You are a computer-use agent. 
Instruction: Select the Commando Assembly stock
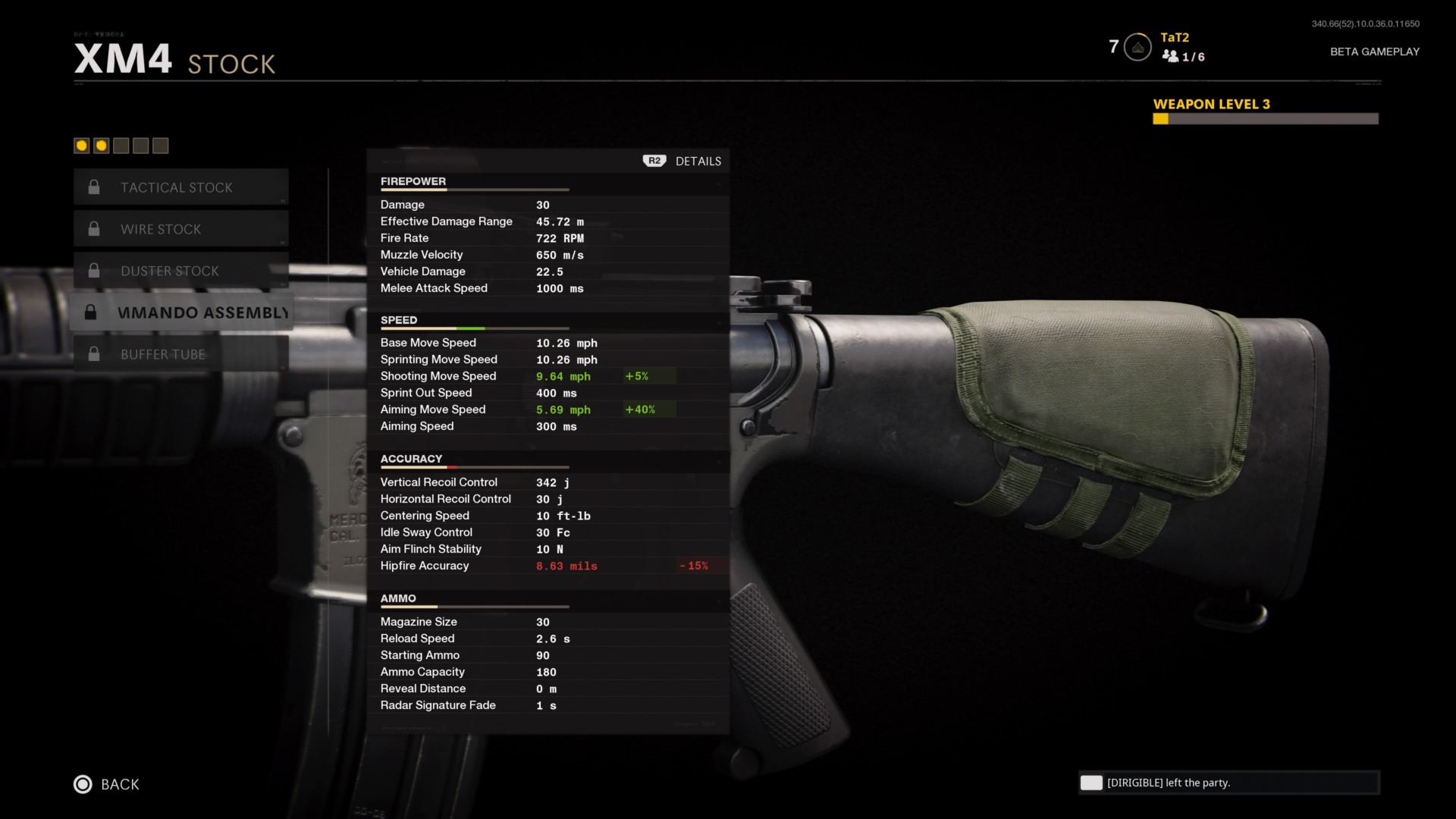tap(201, 312)
